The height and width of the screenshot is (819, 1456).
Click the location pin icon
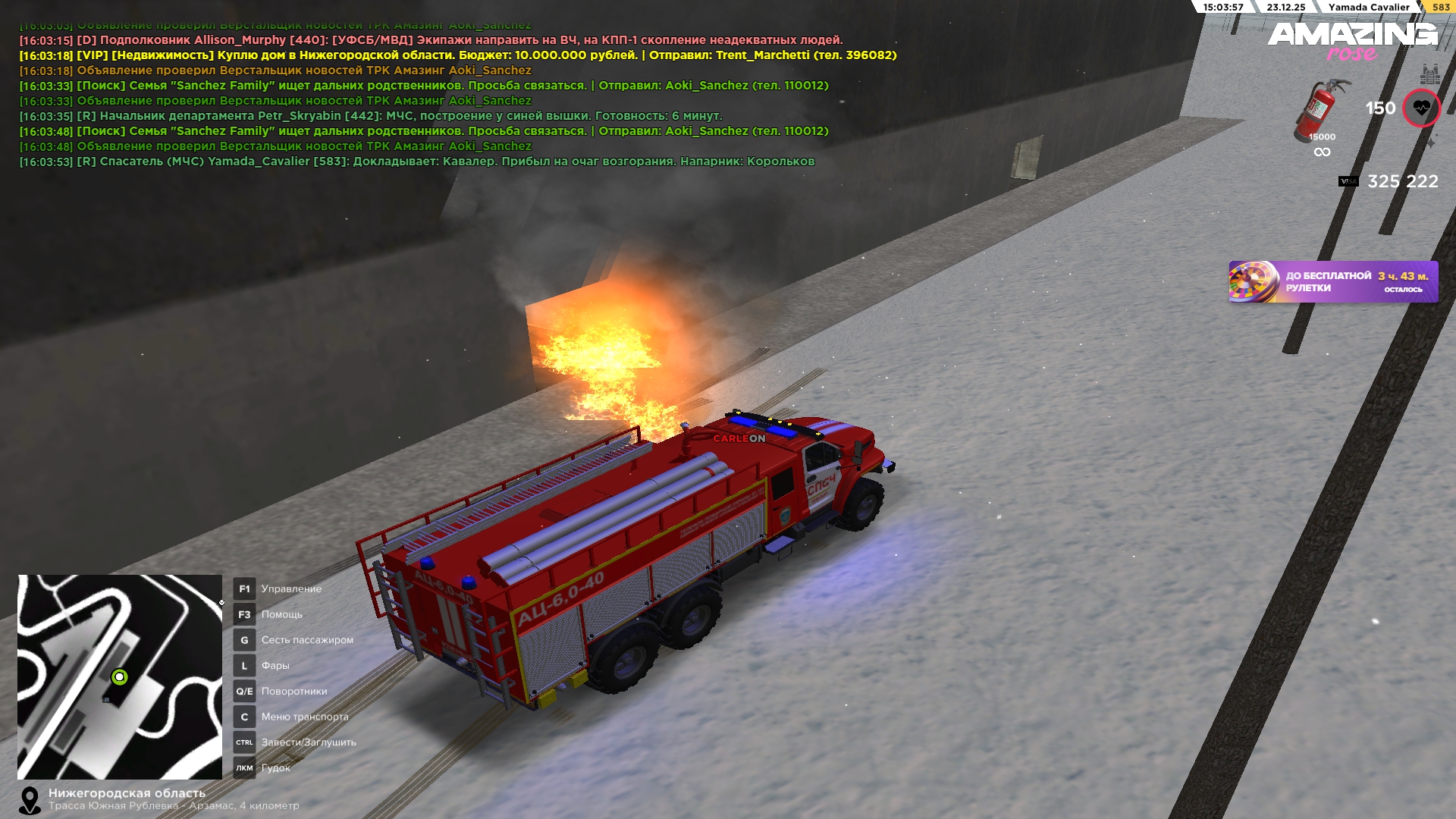30,800
